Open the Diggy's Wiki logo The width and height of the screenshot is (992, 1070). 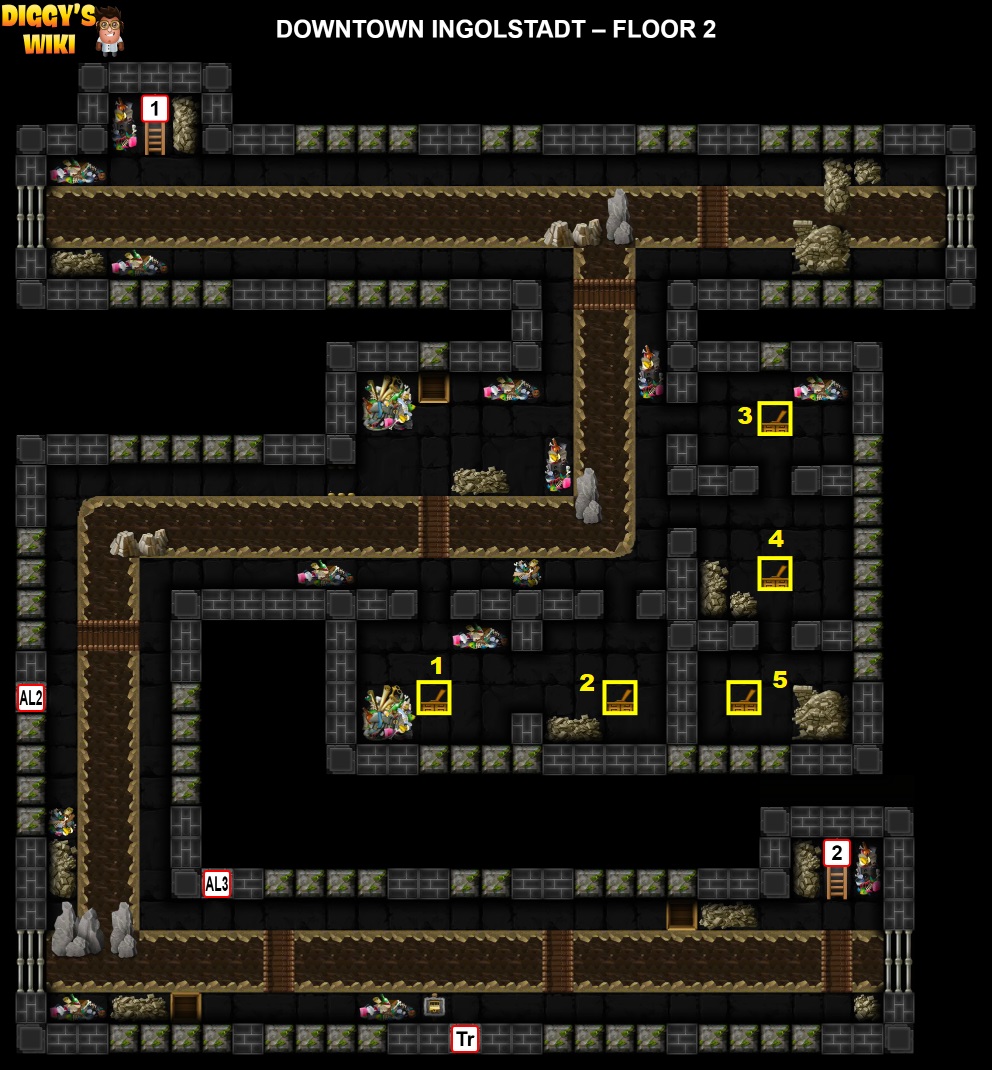(66, 28)
